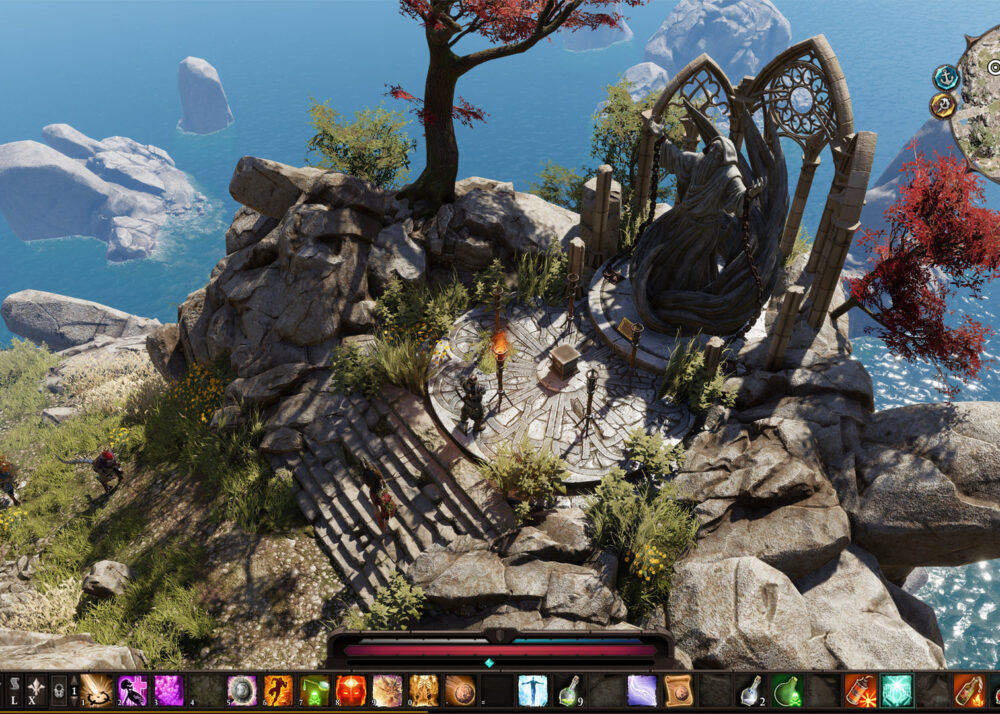The height and width of the screenshot is (714, 1000).
Task: Click the teal anchor waypoint button
Action: click(x=945, y=77)
